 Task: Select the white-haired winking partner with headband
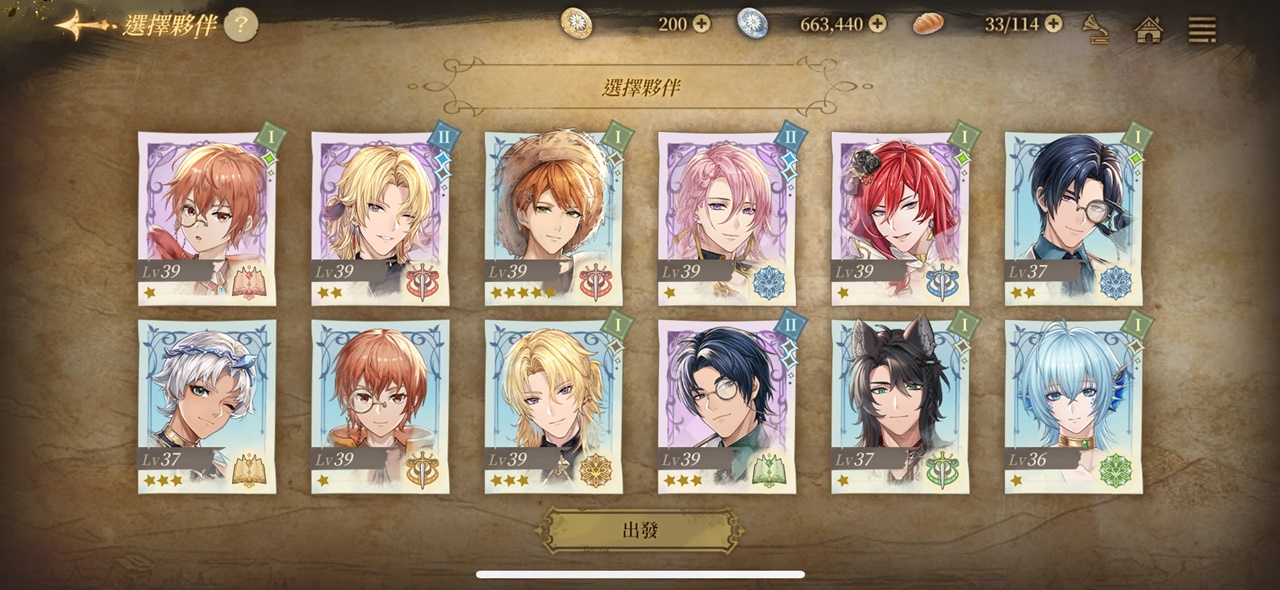point(206,406)
